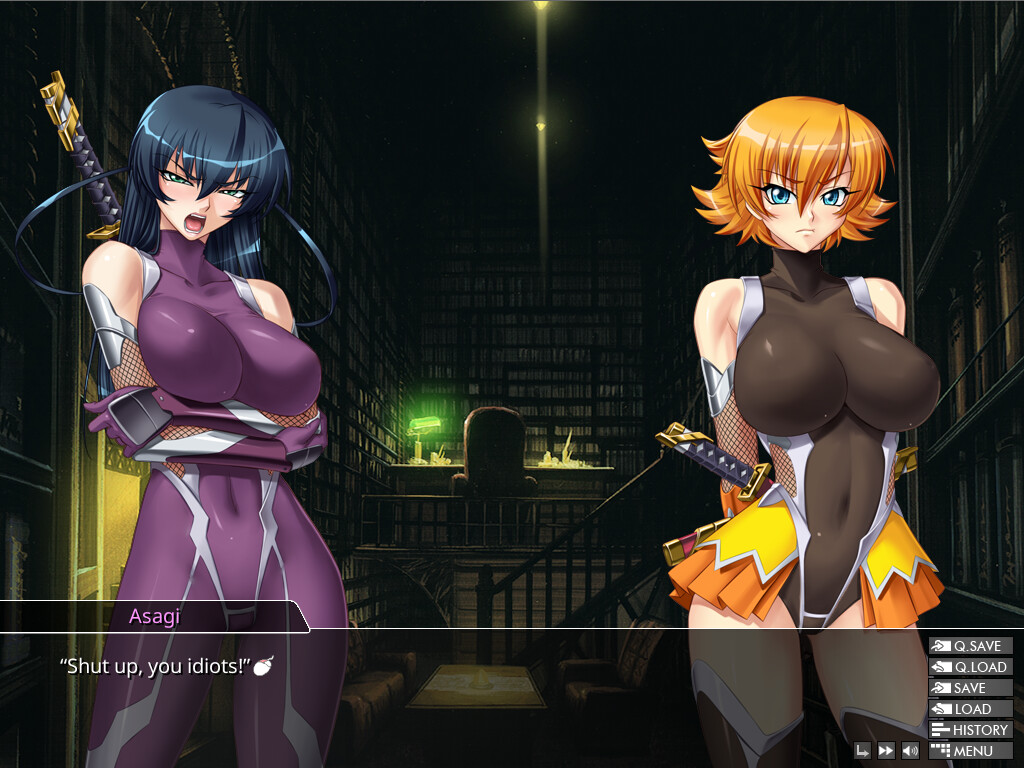The height and width of the screenshot is (768, 1024).
Task: Open the SAVE screen
Action: point(970,688)
